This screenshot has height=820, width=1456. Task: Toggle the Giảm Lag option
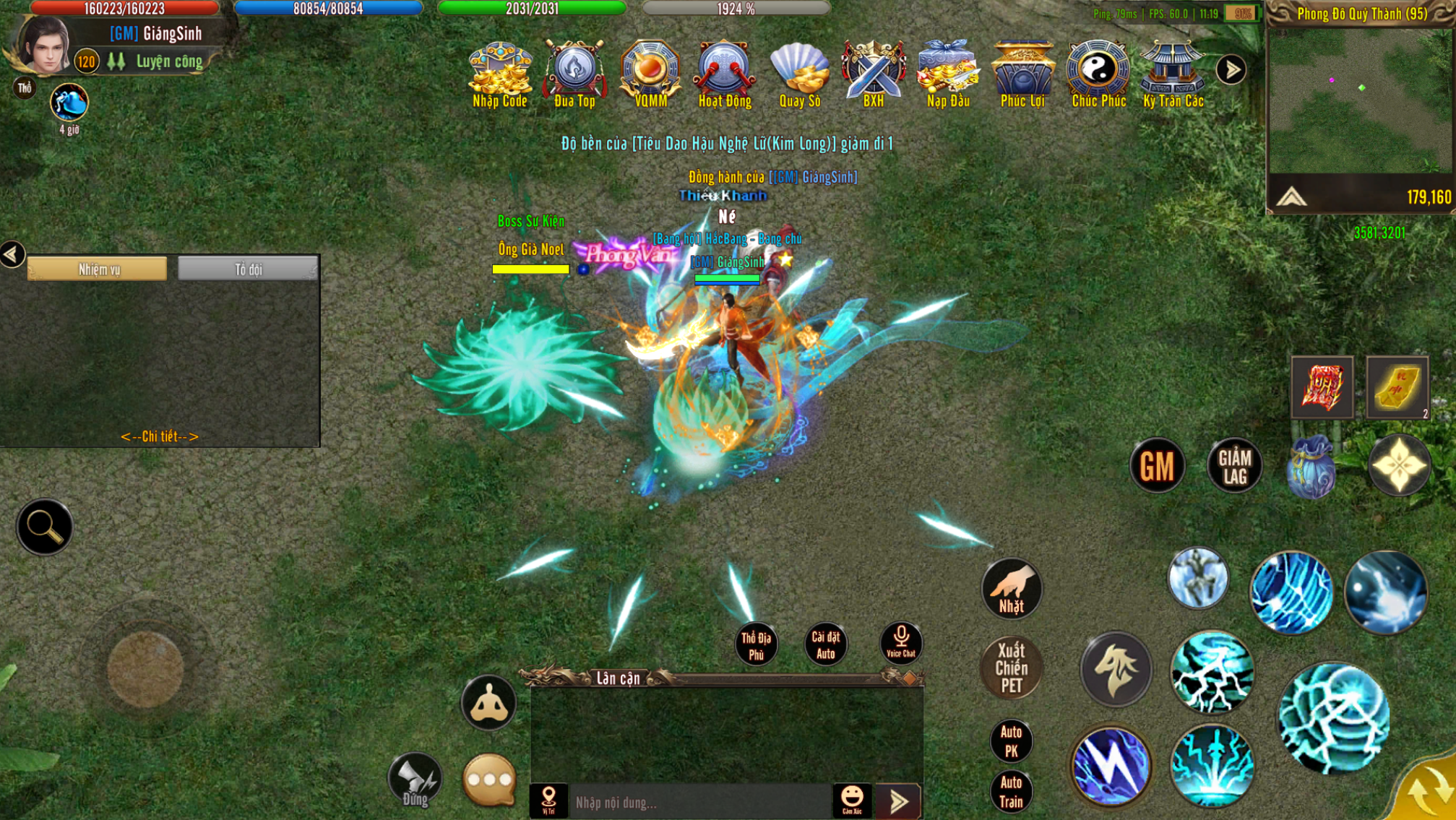click(x=1234, y=466)
